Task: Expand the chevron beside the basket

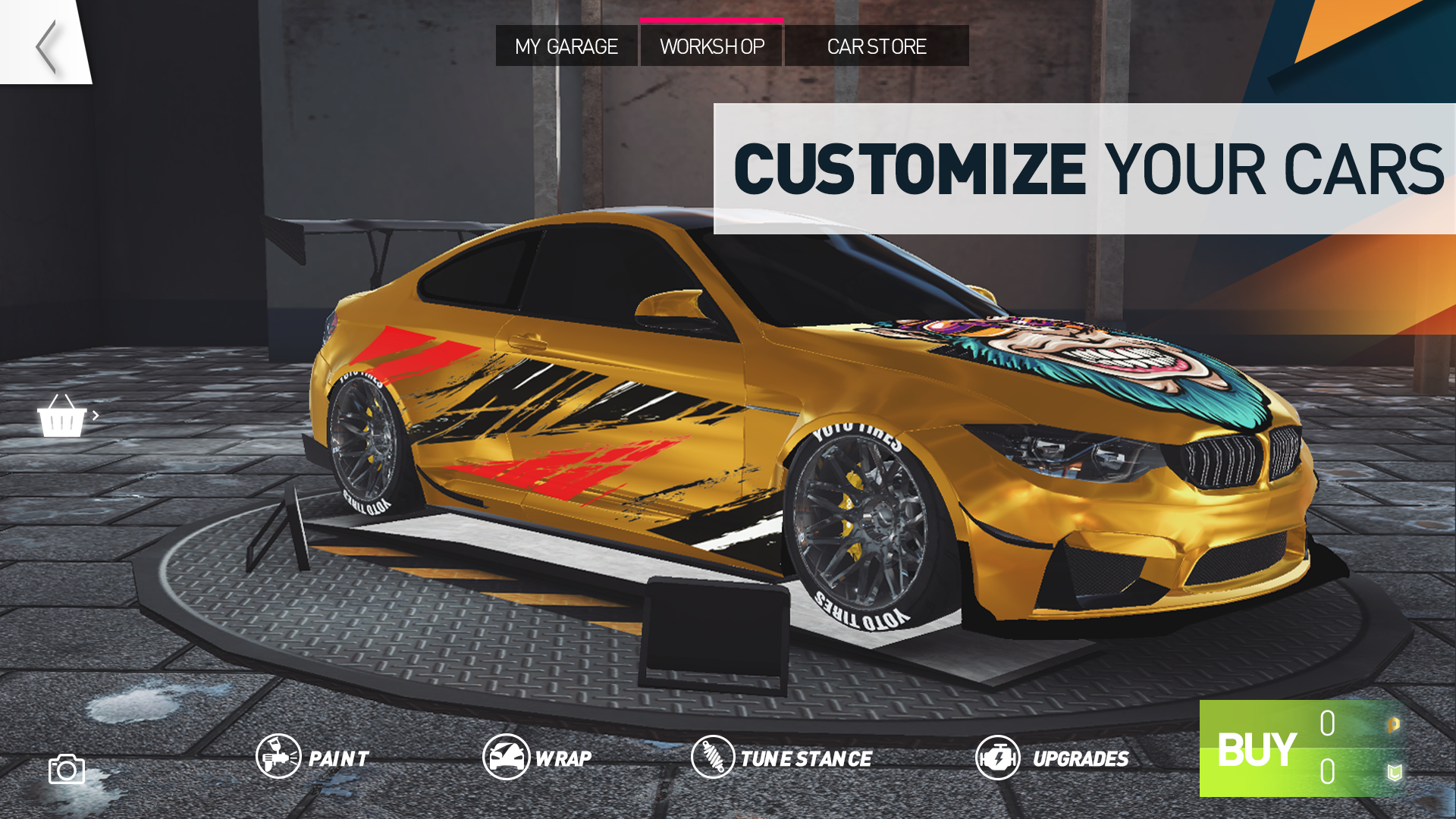Action: click(96, 416)
